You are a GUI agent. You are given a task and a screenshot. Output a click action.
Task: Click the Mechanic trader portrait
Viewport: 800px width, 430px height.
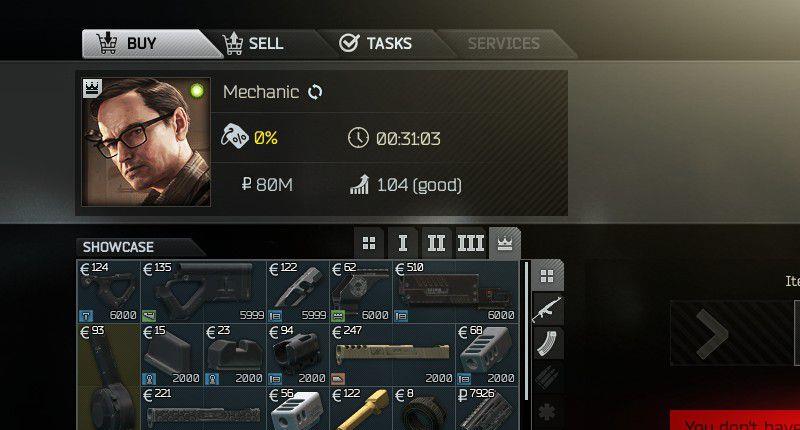(x=145, y=143)
